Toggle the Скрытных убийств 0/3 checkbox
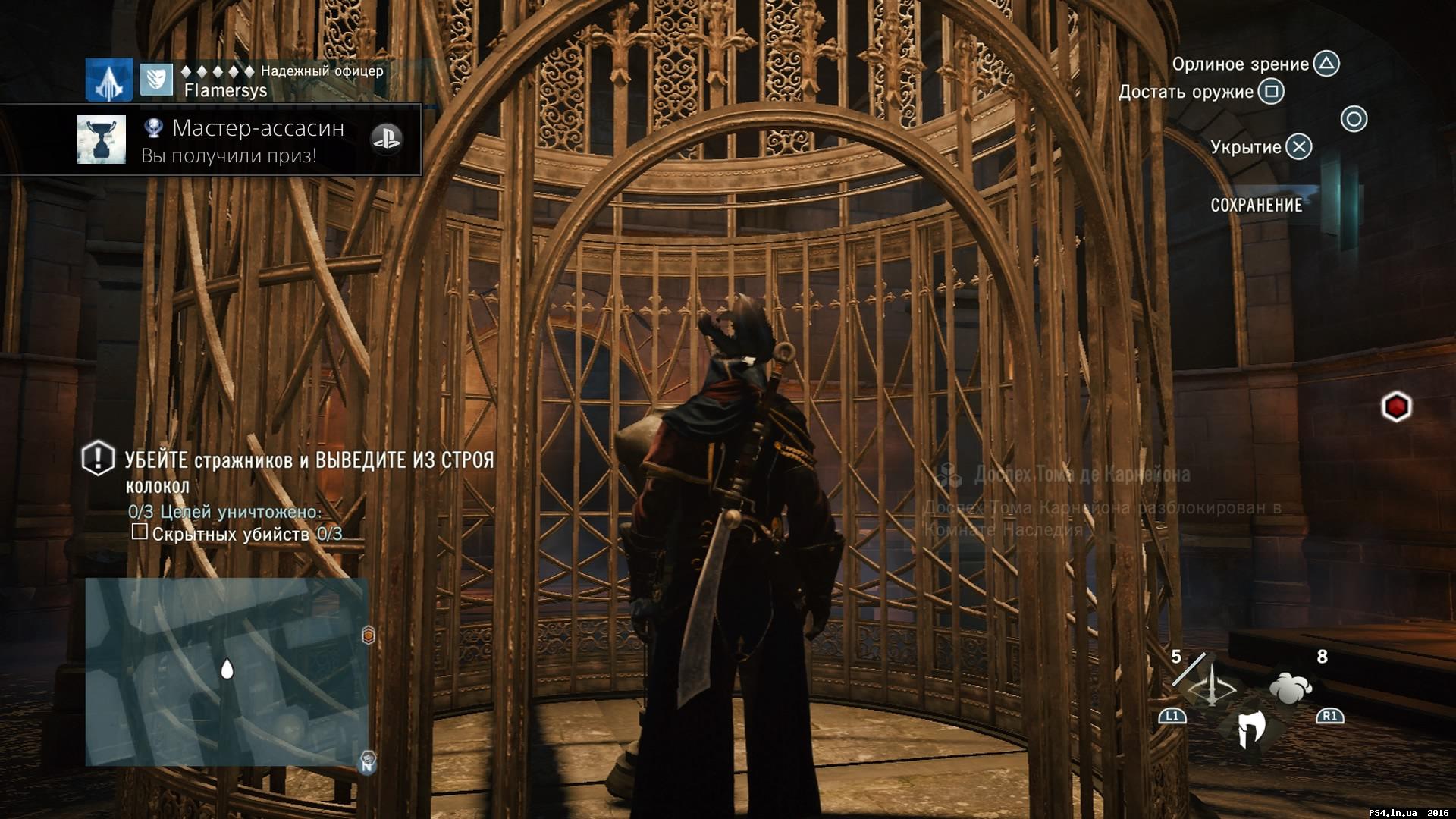The width and height of the screenshot is (1456, 819). (x=139, y=533)
